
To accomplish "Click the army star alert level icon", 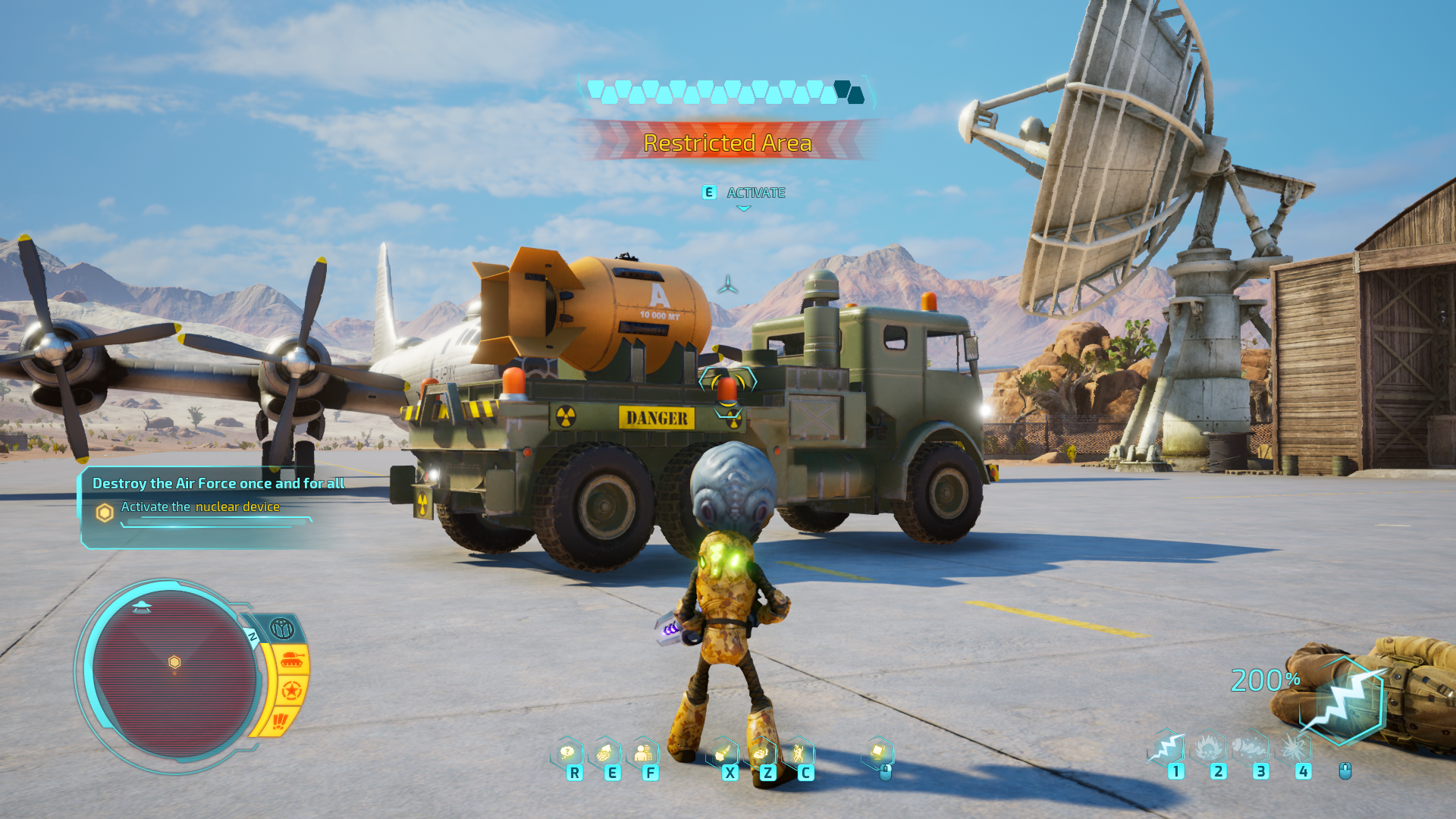I will (291, 690).
